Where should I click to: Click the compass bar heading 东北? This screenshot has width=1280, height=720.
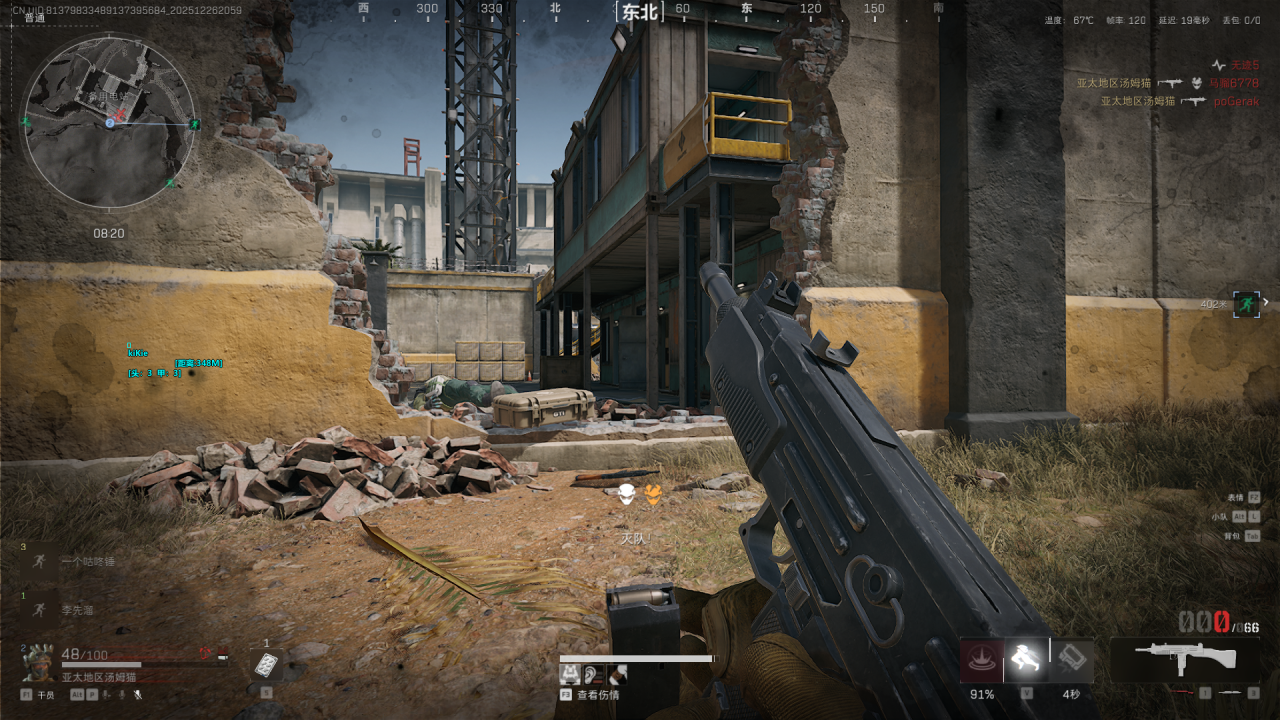(x=640, y=12)
